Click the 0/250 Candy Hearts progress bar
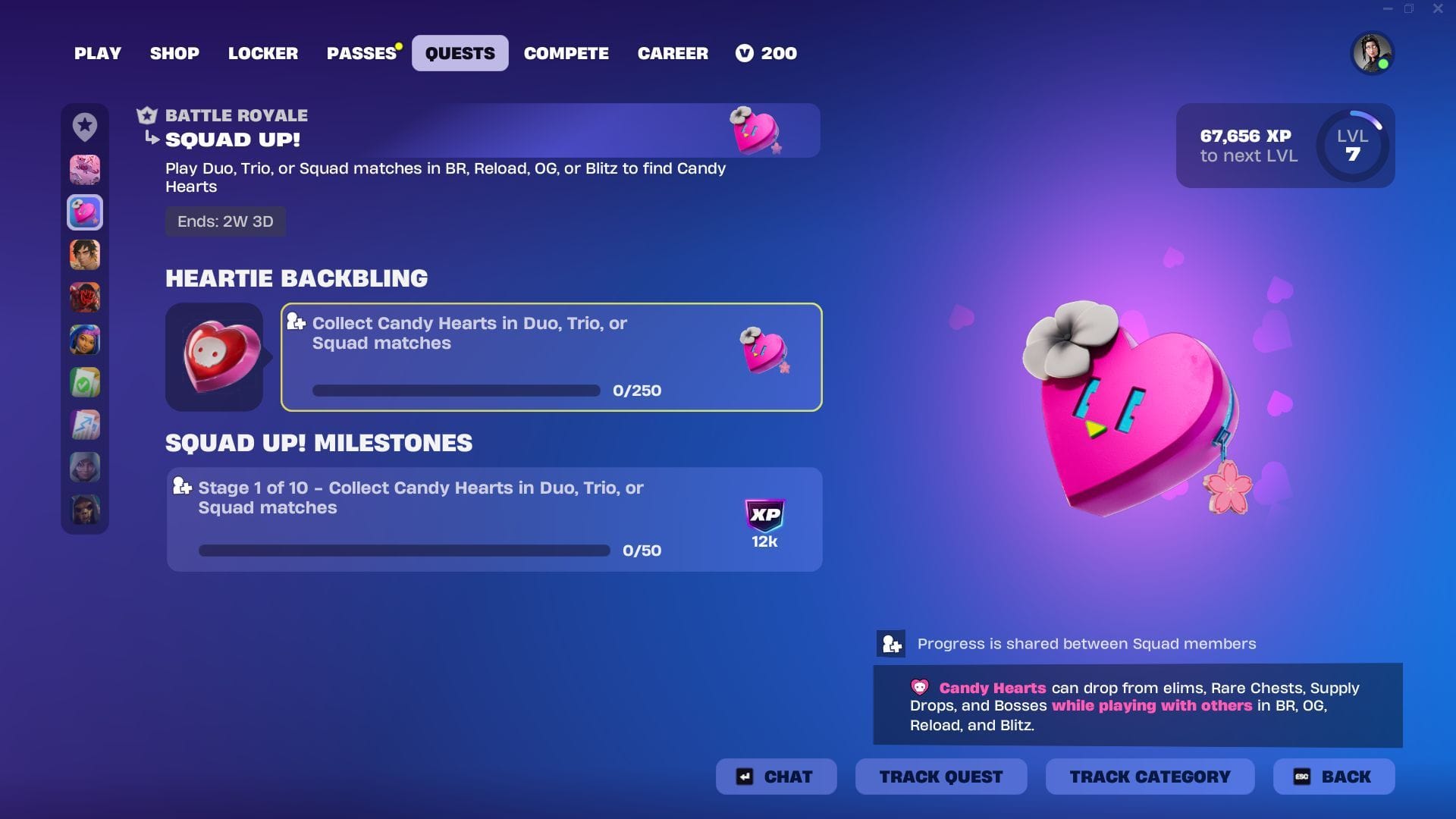Viewport: 1456px width, 819px height. pyautogui.click(x=456, y=391)
